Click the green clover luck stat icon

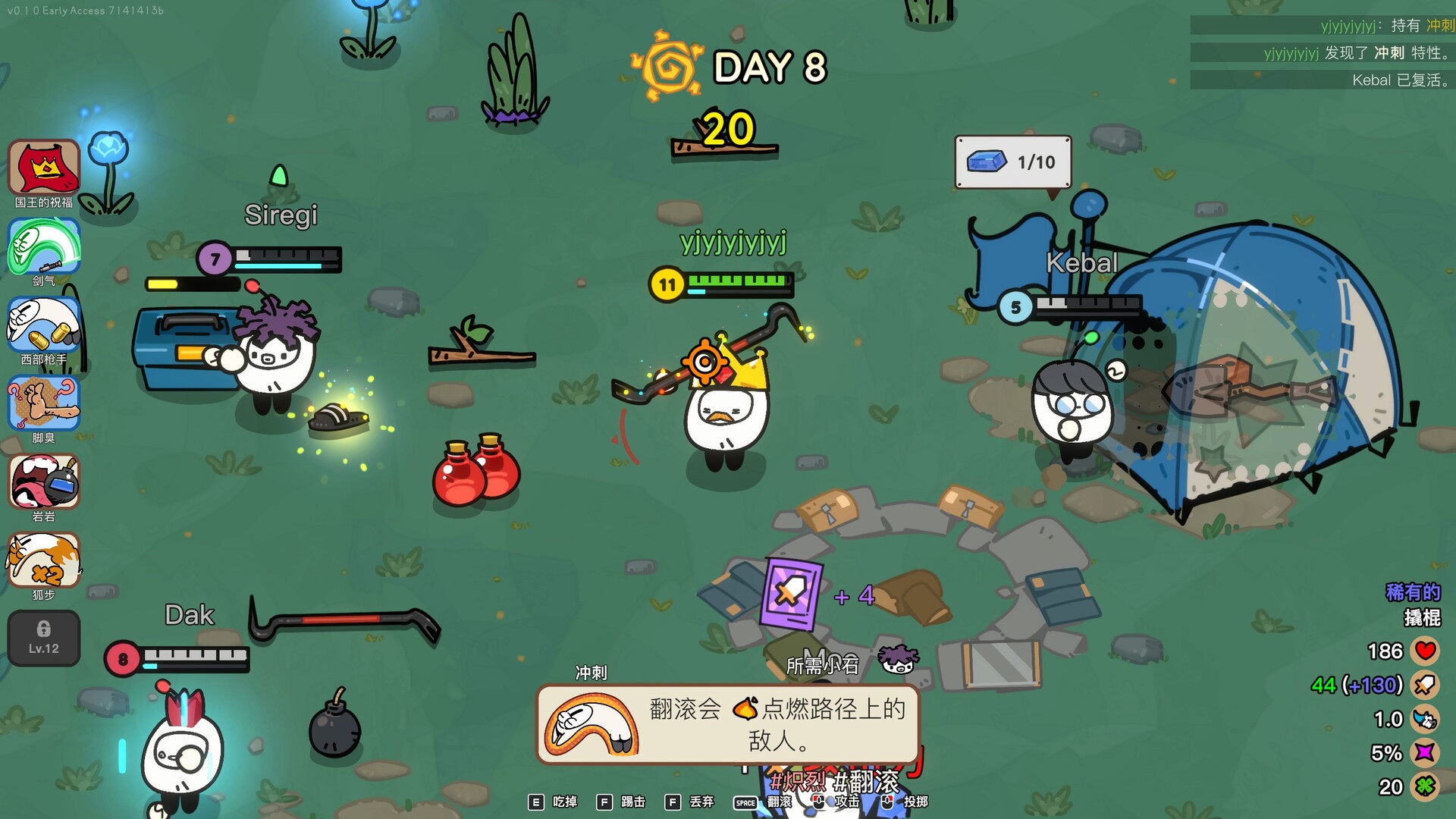tap(1426, 786)
